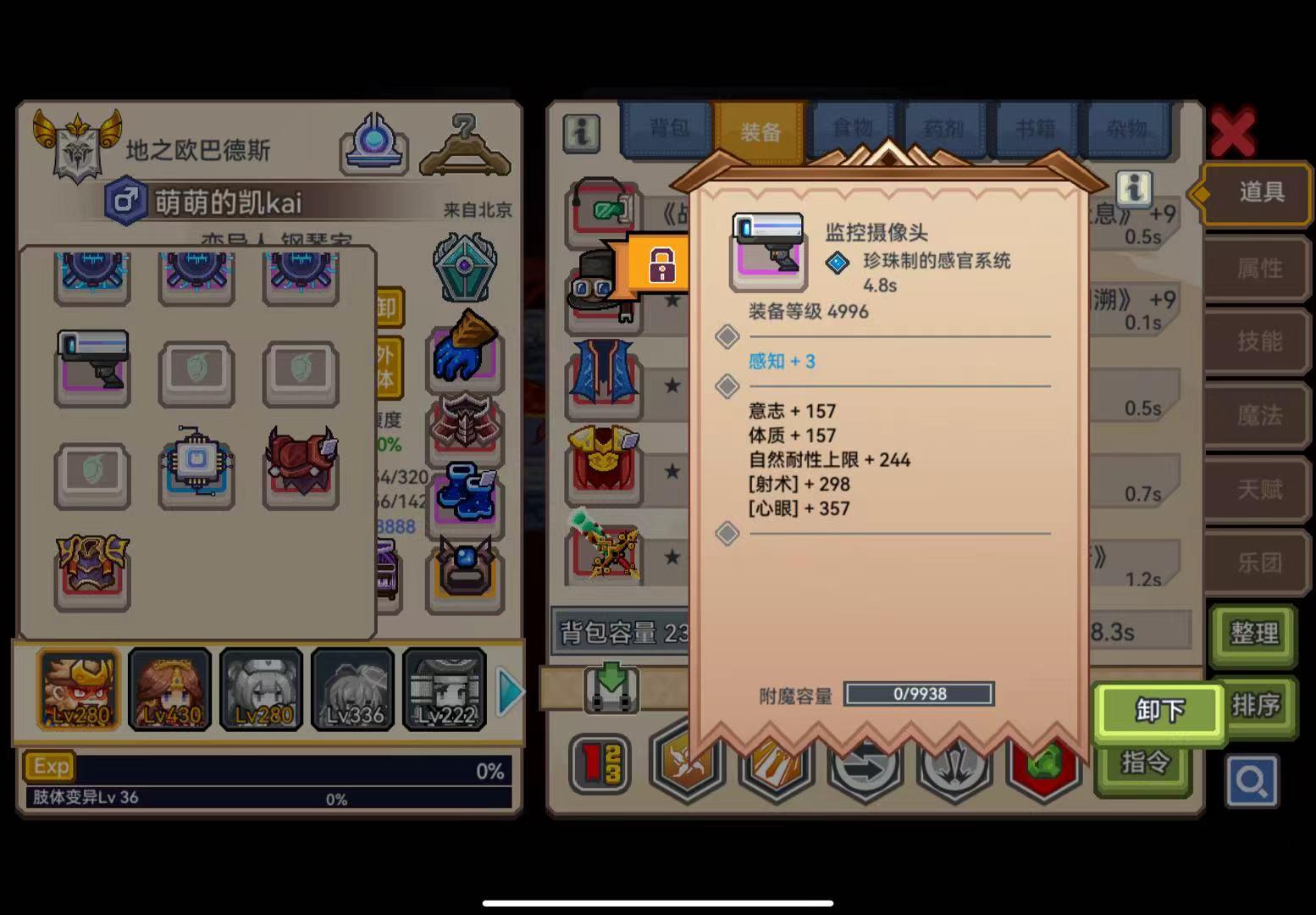Open the 属性 panel on the right sidebar
Image resolution: width=1316 pixels, height=915 pixels.
1256,268
